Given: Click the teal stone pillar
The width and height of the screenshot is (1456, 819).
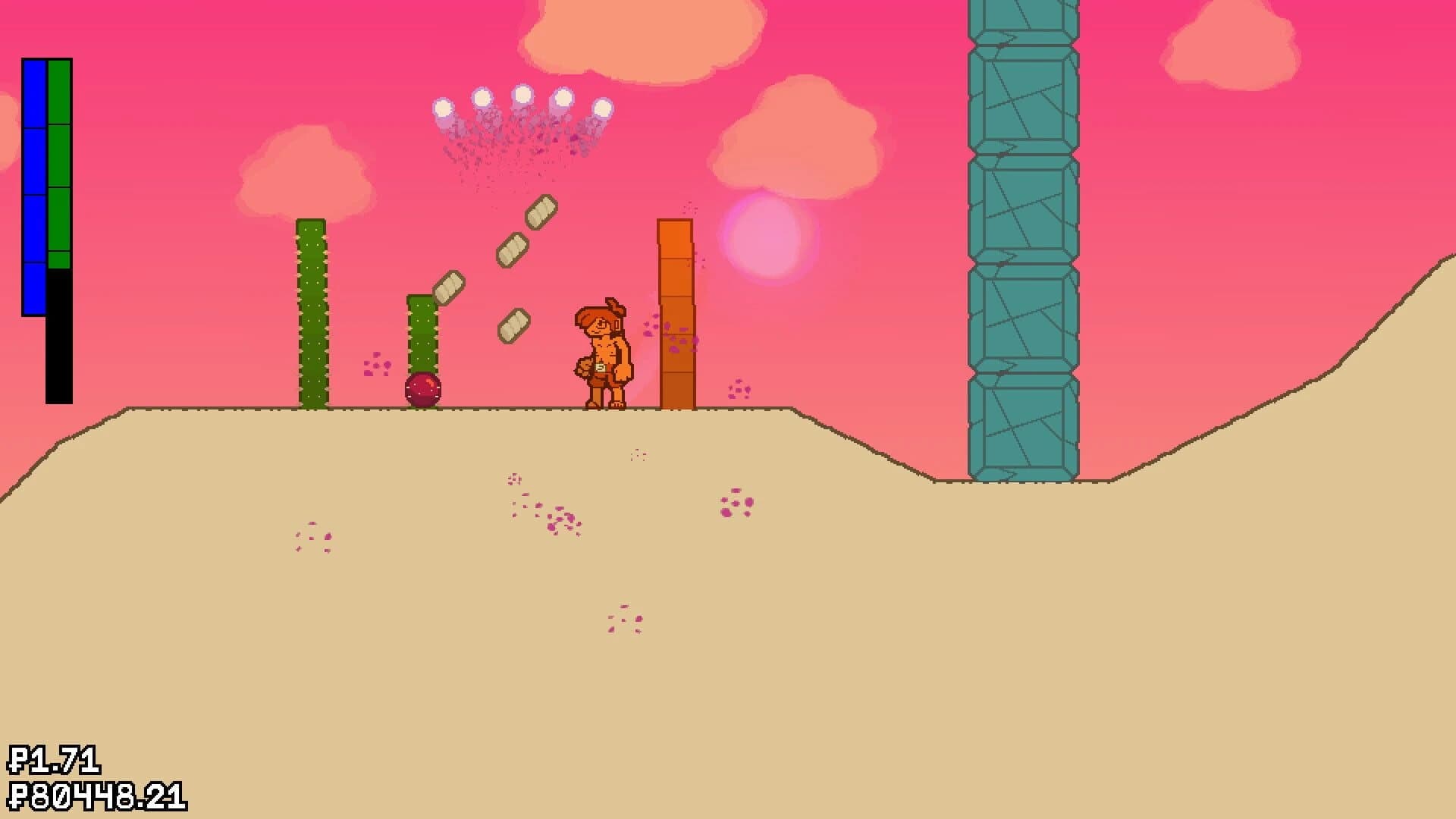Looking at the screenshot, I should pyautogui.click(x=1024, y=227).
